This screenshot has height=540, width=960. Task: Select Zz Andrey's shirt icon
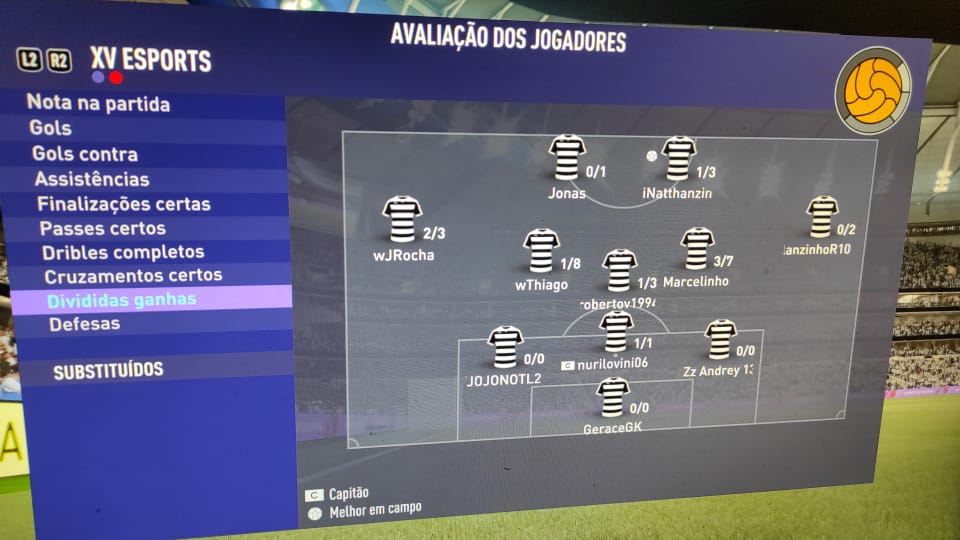(720, 340)
